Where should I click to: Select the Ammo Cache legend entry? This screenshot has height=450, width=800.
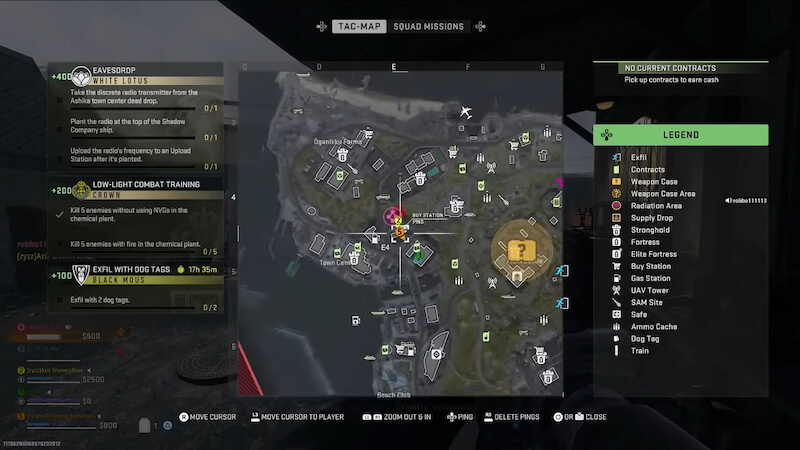point(653,326)
